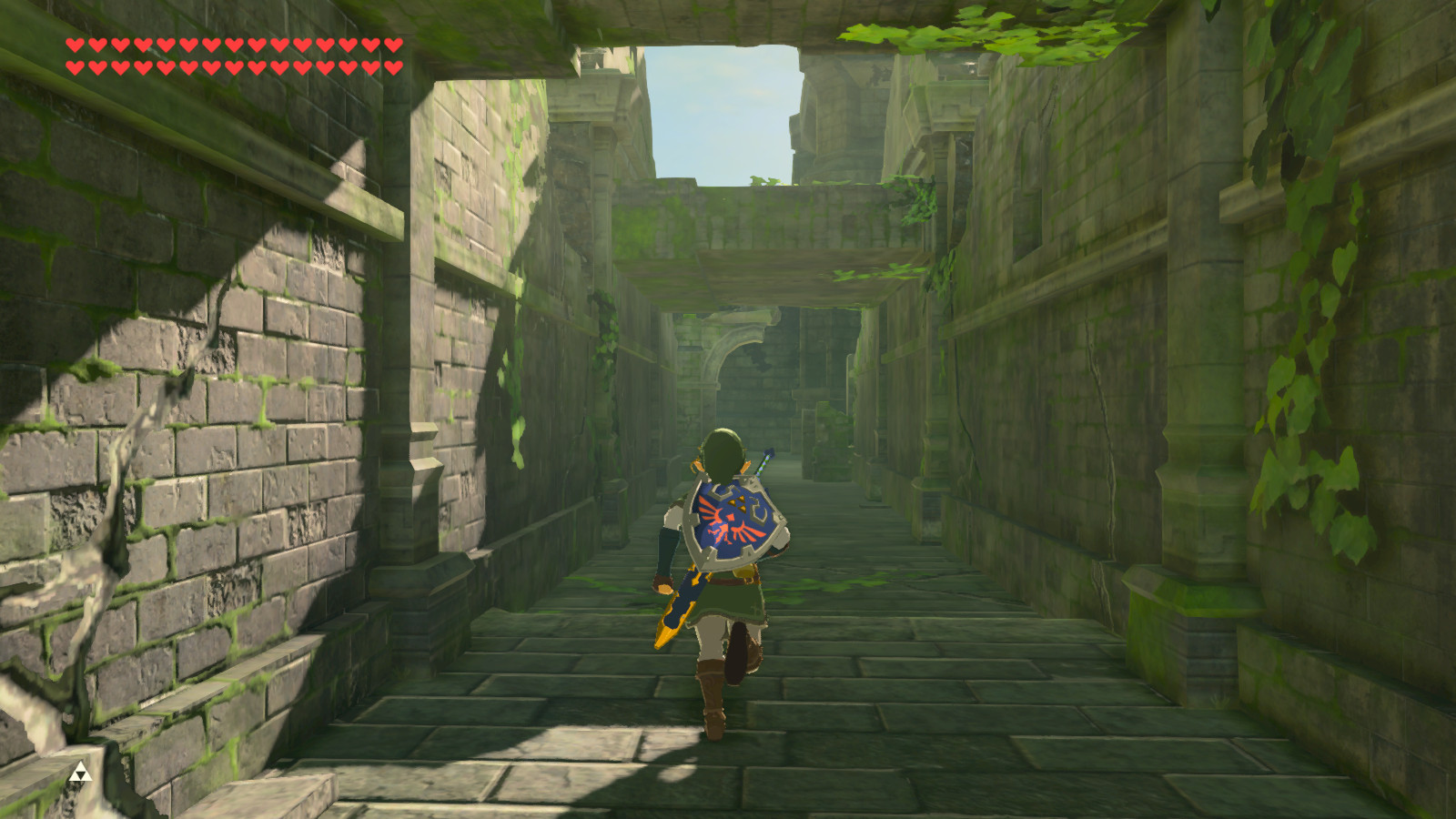Click the leftmost heart in the bottom row
The image size is (1456, 819).
[x=75, y=67]
